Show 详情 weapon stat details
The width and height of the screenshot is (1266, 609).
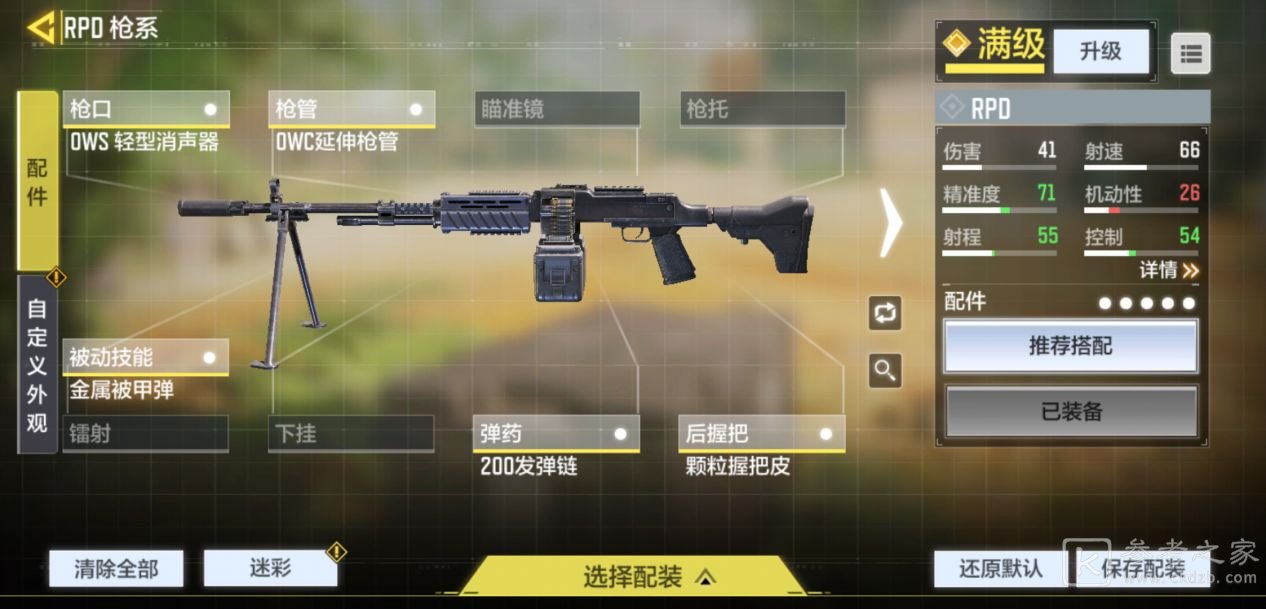click(1168, 270)
